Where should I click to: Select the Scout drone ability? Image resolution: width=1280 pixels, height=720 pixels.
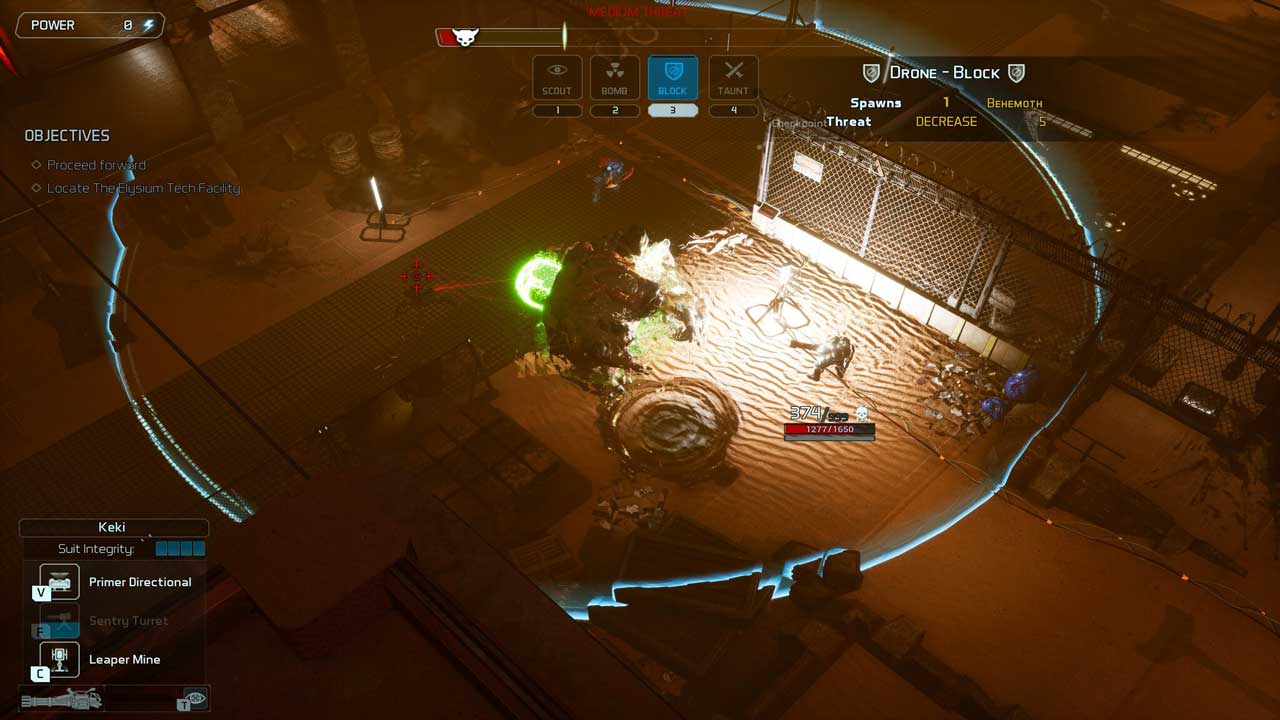(557, 77)
